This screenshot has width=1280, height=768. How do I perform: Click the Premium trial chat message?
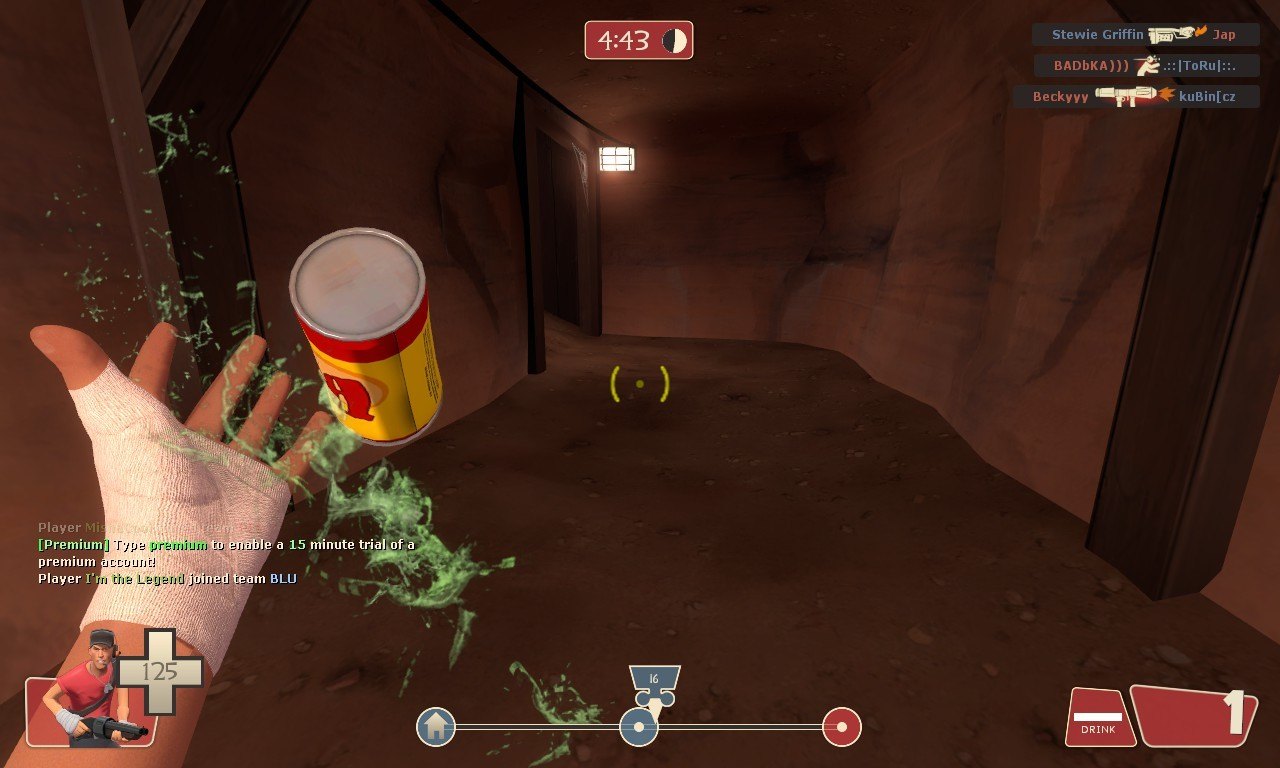coord(226,553)
